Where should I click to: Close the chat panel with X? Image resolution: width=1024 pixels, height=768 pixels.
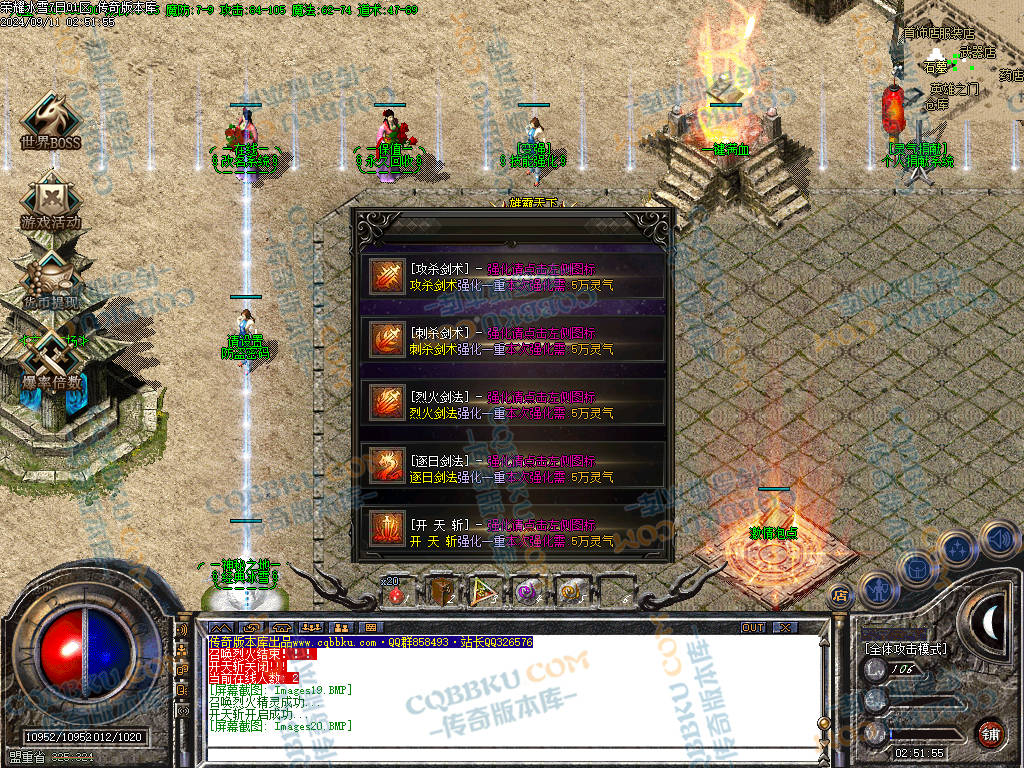point(785,627)
